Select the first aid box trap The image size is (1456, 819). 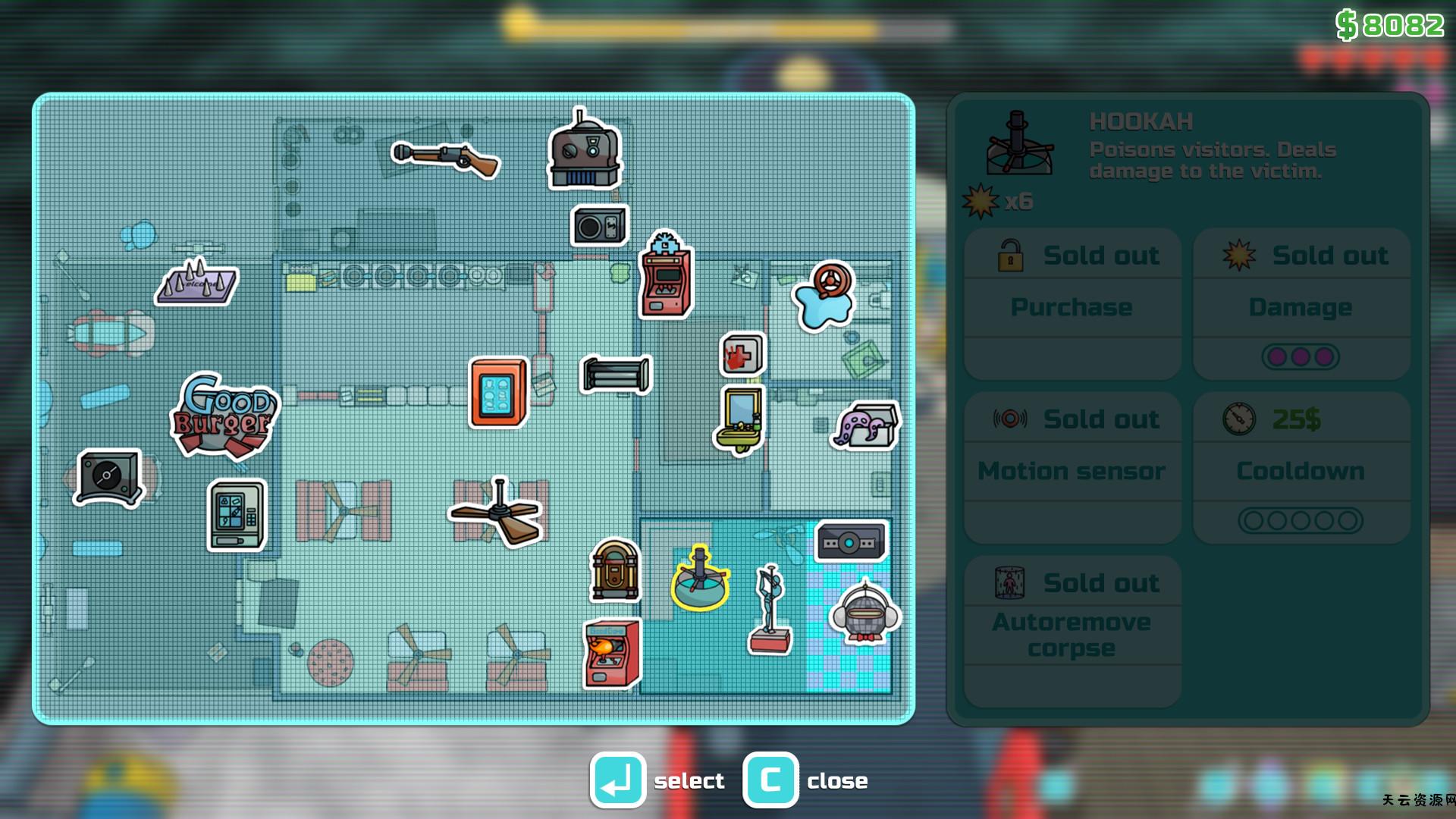click(x=742, y=354)
